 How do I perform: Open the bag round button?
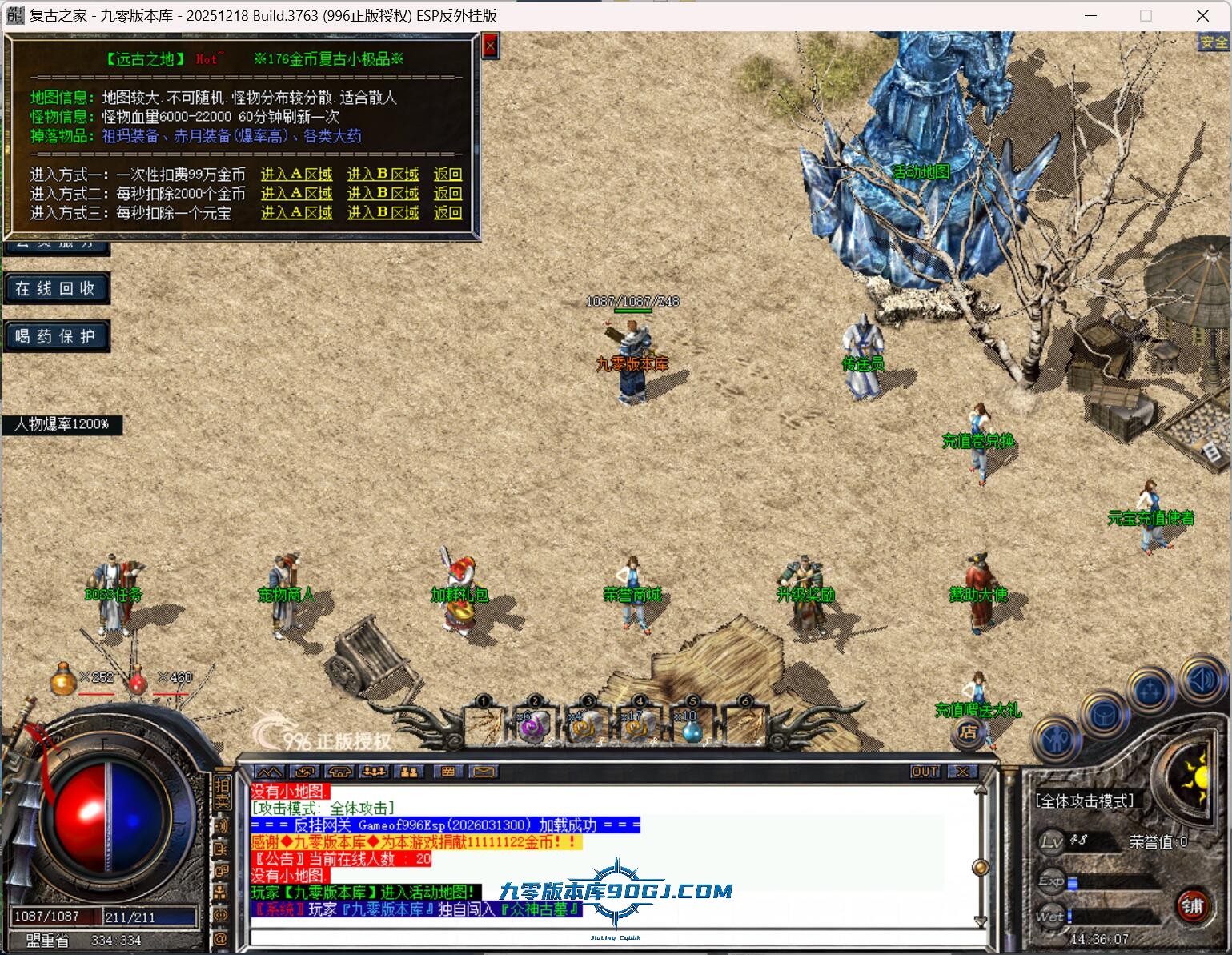point(1104,714)
